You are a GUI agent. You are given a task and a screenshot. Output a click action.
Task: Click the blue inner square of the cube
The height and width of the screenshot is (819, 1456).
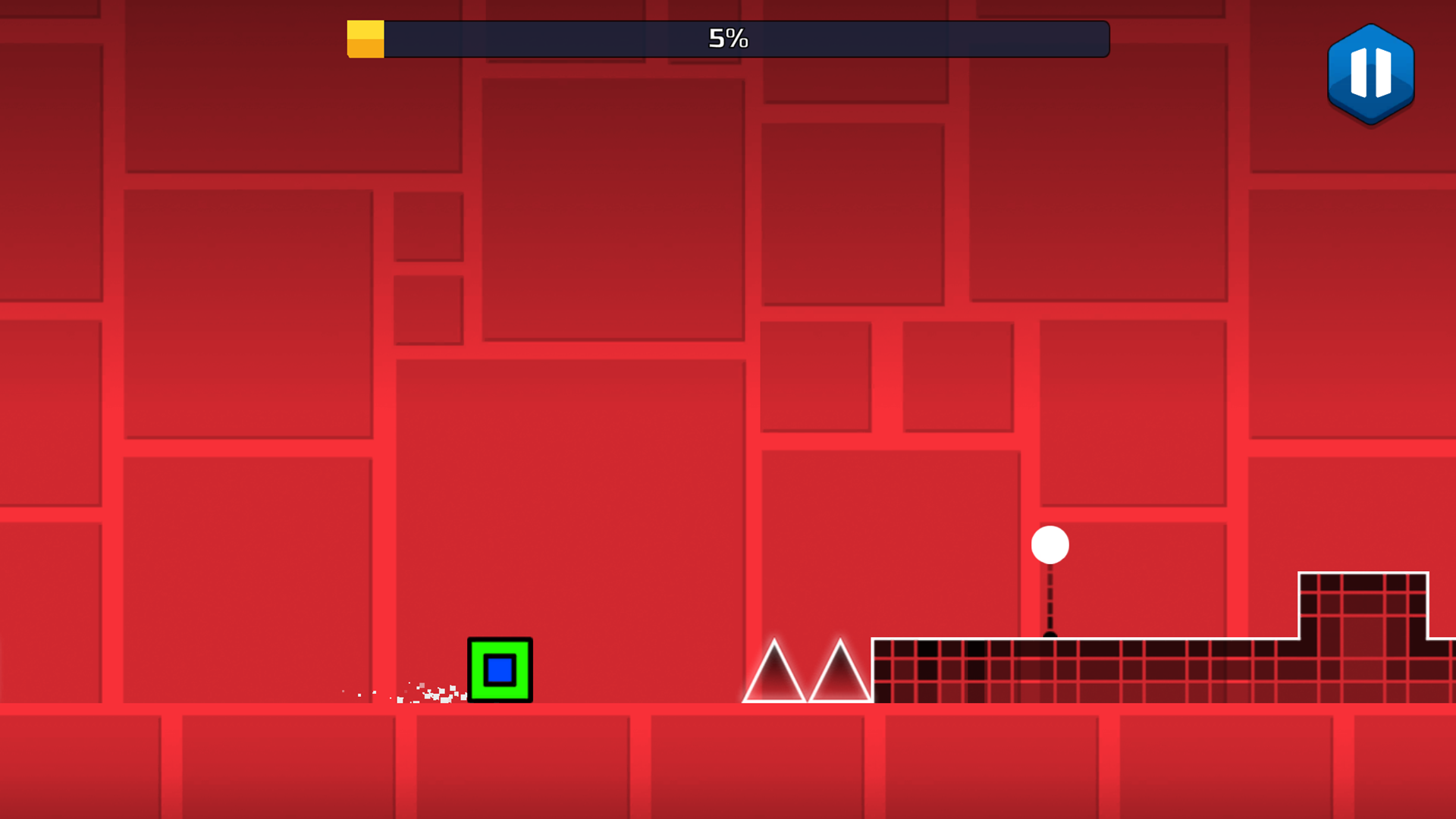pyautogui.click(x=500, y=668)
